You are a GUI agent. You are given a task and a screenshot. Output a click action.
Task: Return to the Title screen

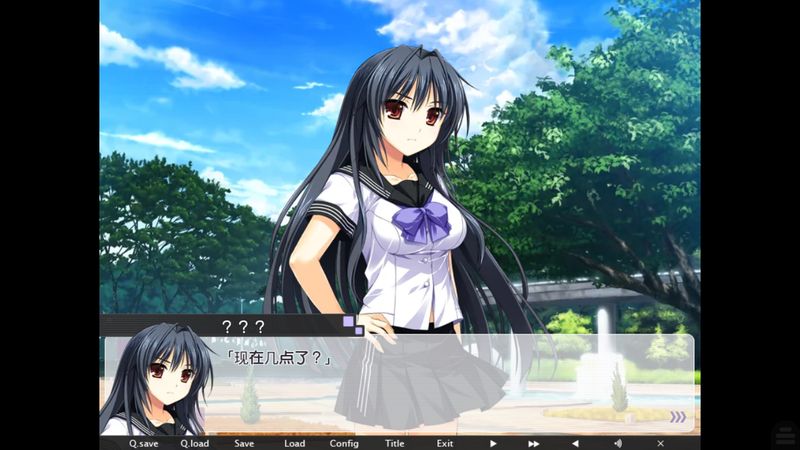coord(395,443)
